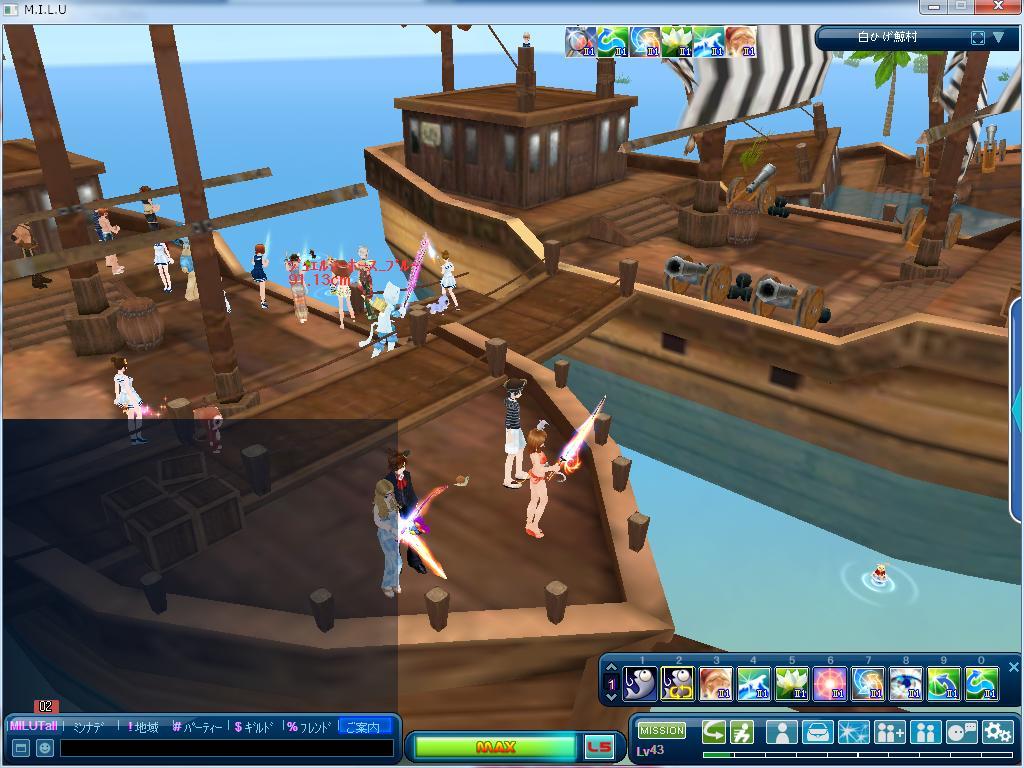Use the blue eye skill in slot 8
This screenshot has width=1024, height=768.
(x=906, y=684)
